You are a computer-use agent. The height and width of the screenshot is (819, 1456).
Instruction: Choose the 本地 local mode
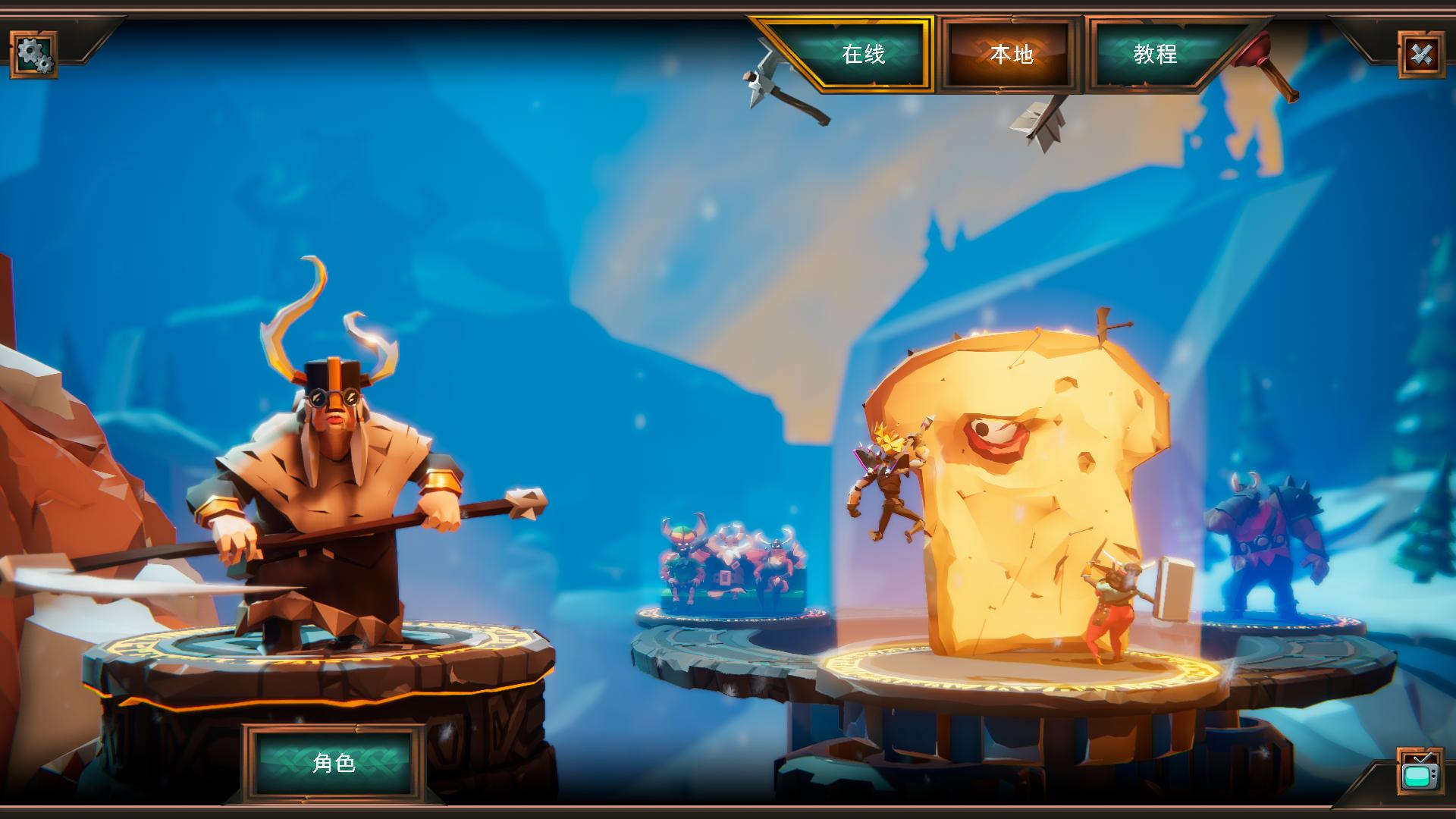(1011, 54)
